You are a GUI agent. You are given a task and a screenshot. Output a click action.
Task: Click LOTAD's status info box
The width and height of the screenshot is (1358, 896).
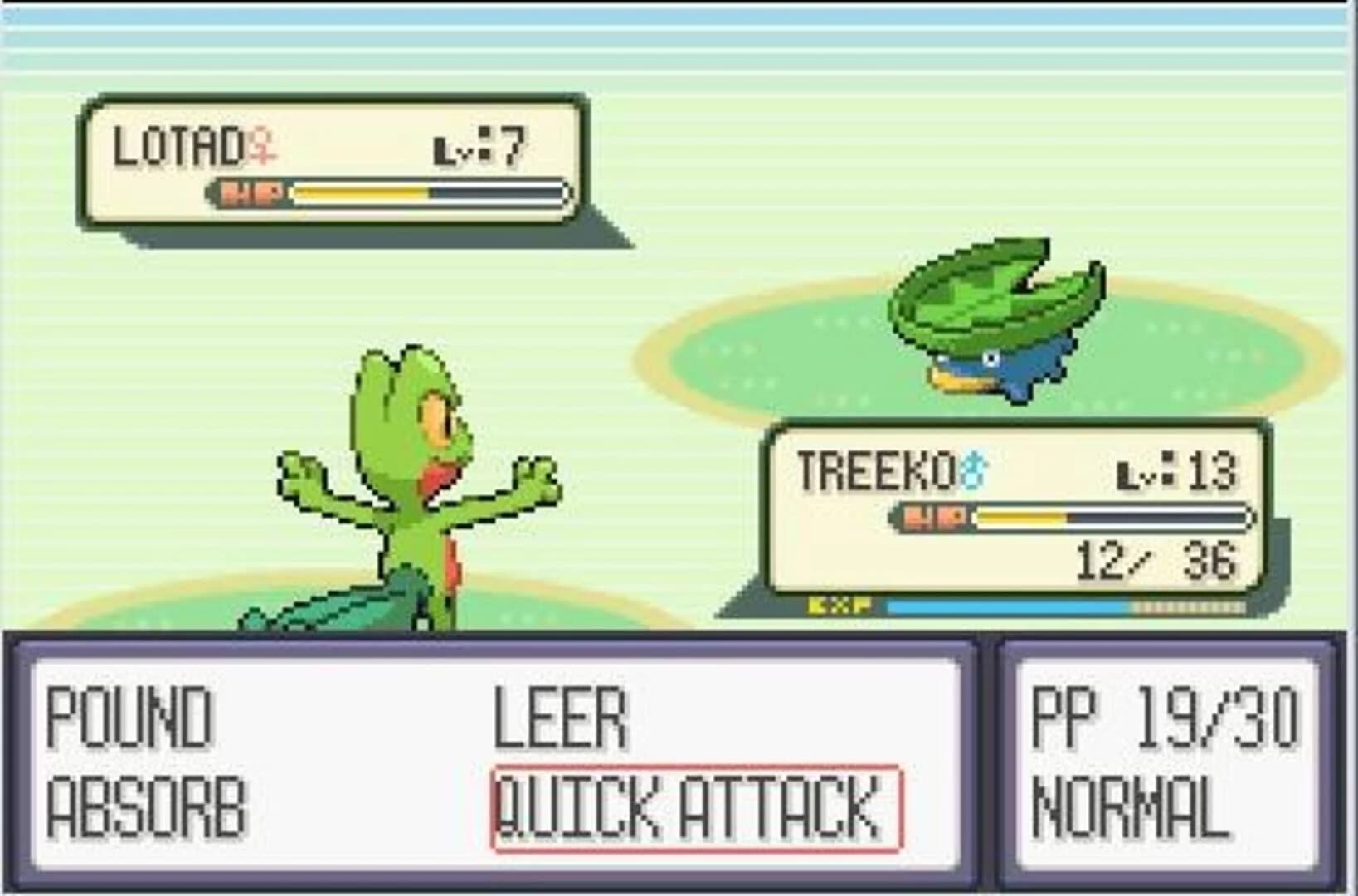click(x=332, y=162)
